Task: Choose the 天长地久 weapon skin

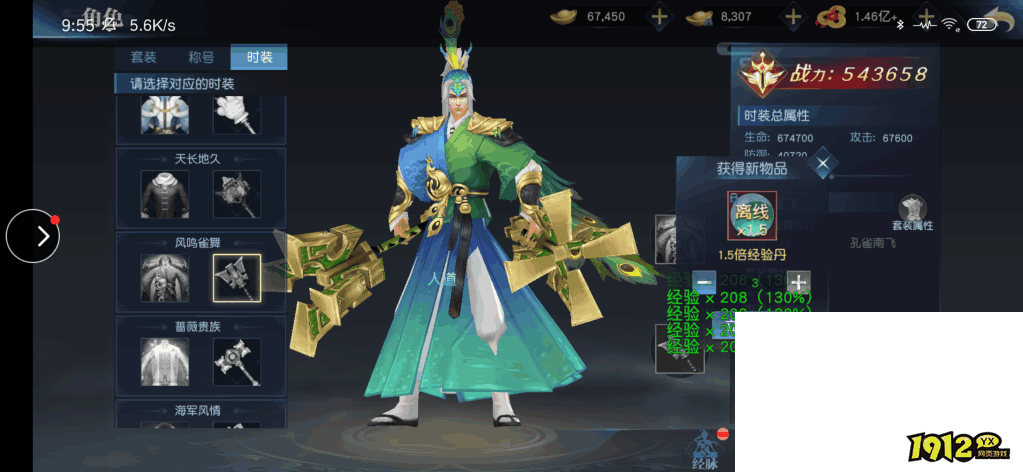Action: pos(237,193)
